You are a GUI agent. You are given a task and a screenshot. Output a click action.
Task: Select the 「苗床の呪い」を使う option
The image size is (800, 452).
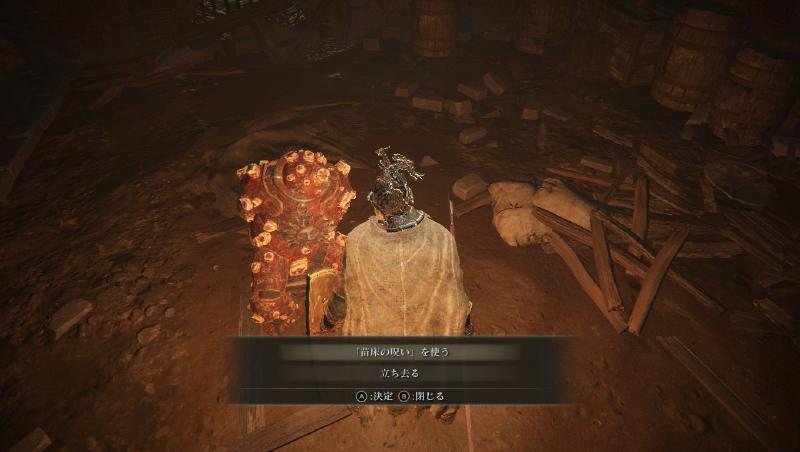point(400,352)
